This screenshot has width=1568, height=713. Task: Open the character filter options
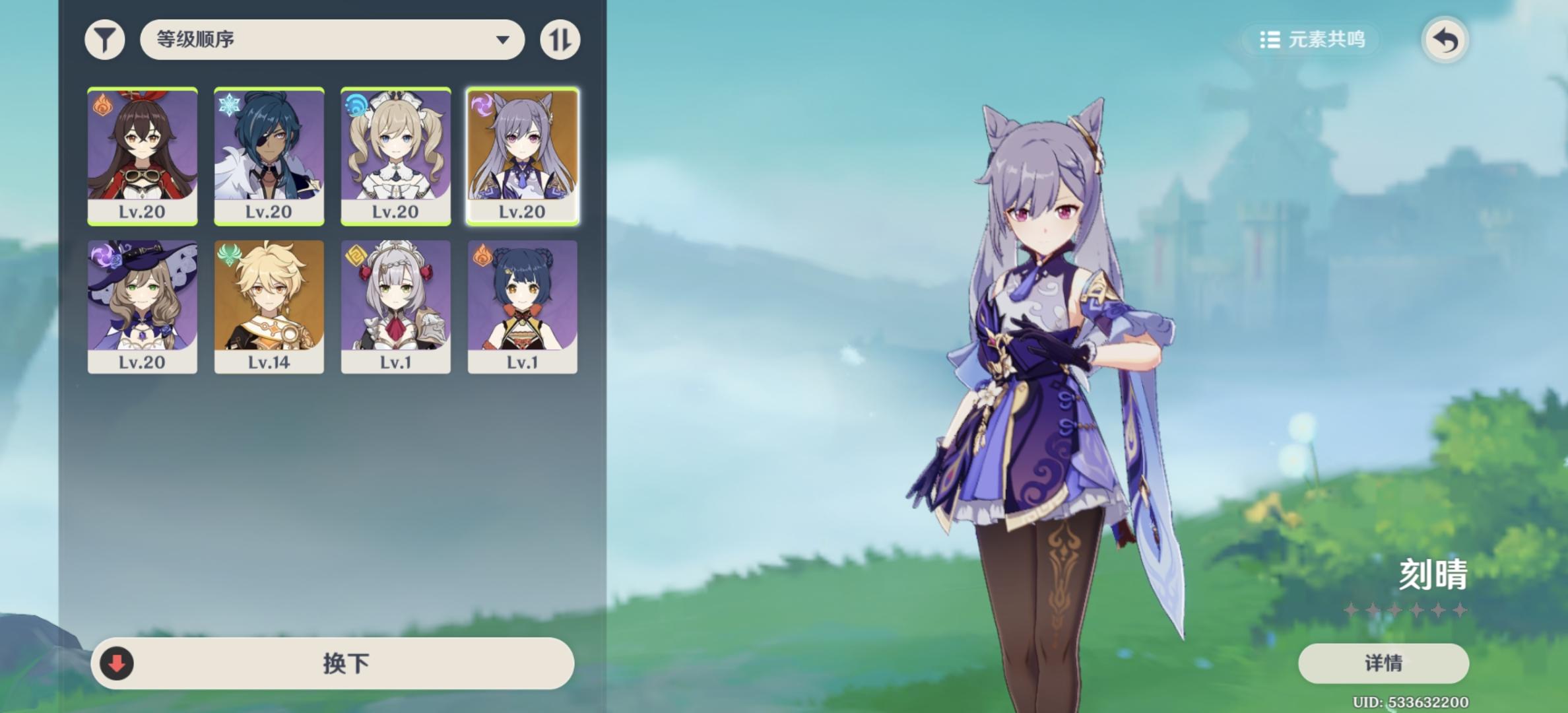click(106, 39)
